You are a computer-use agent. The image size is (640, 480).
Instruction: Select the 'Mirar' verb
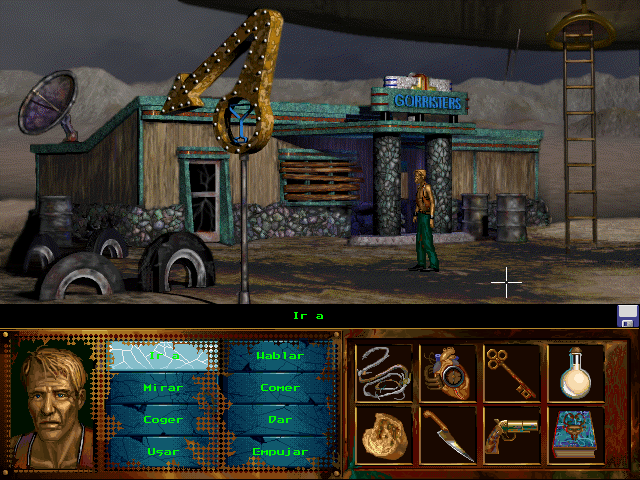[x=162, y=387]
